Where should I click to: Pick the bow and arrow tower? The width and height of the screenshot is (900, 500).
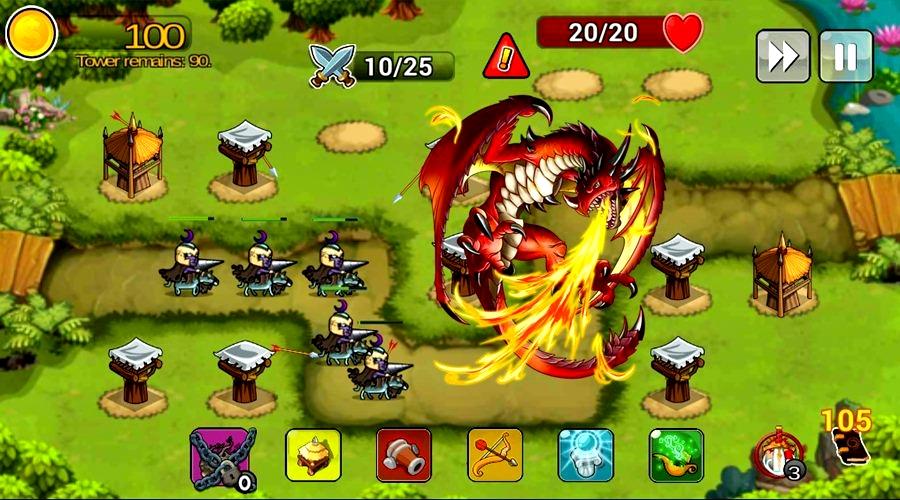click(494, 455)
